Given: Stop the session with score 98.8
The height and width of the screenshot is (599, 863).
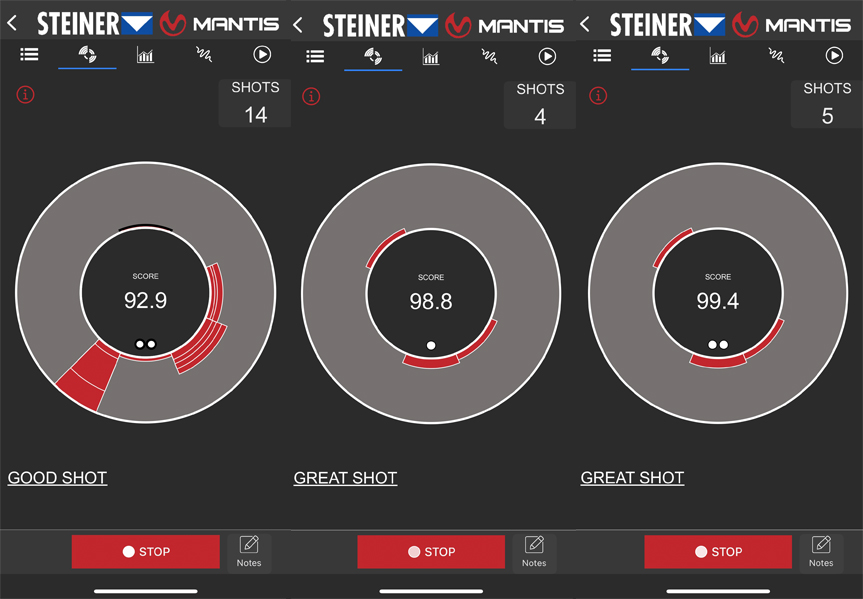Looking at the screenshot, I should 431,551.
